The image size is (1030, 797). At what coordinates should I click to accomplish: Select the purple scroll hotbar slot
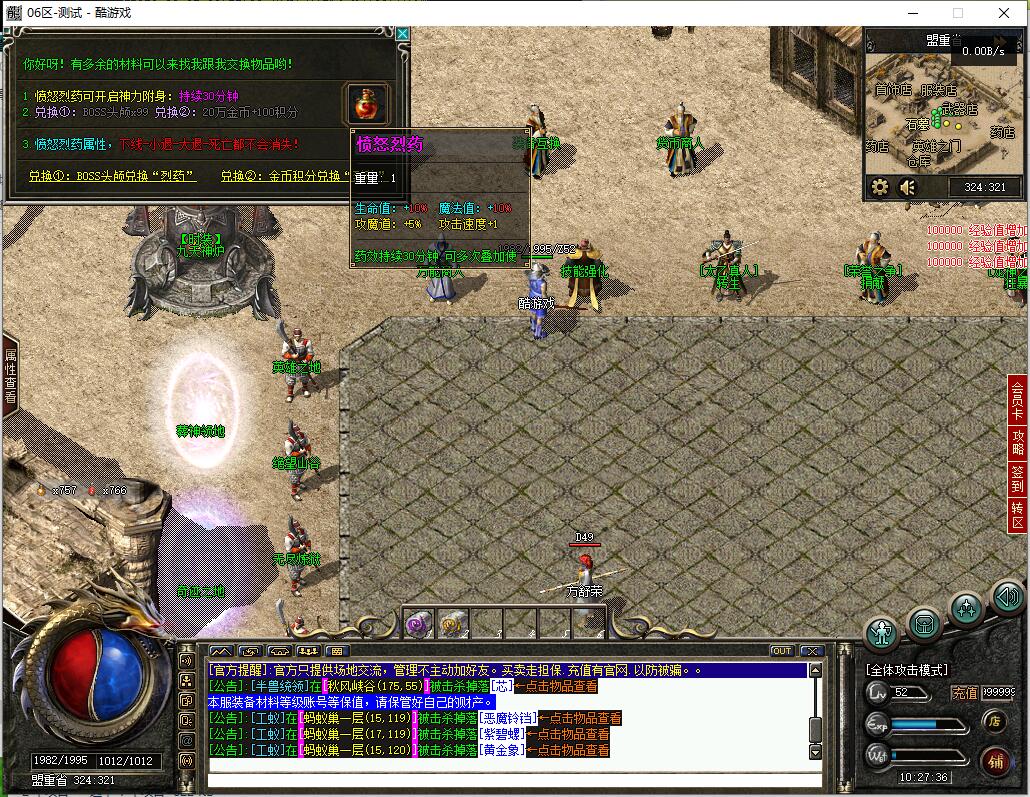click(x=418, y=624)
